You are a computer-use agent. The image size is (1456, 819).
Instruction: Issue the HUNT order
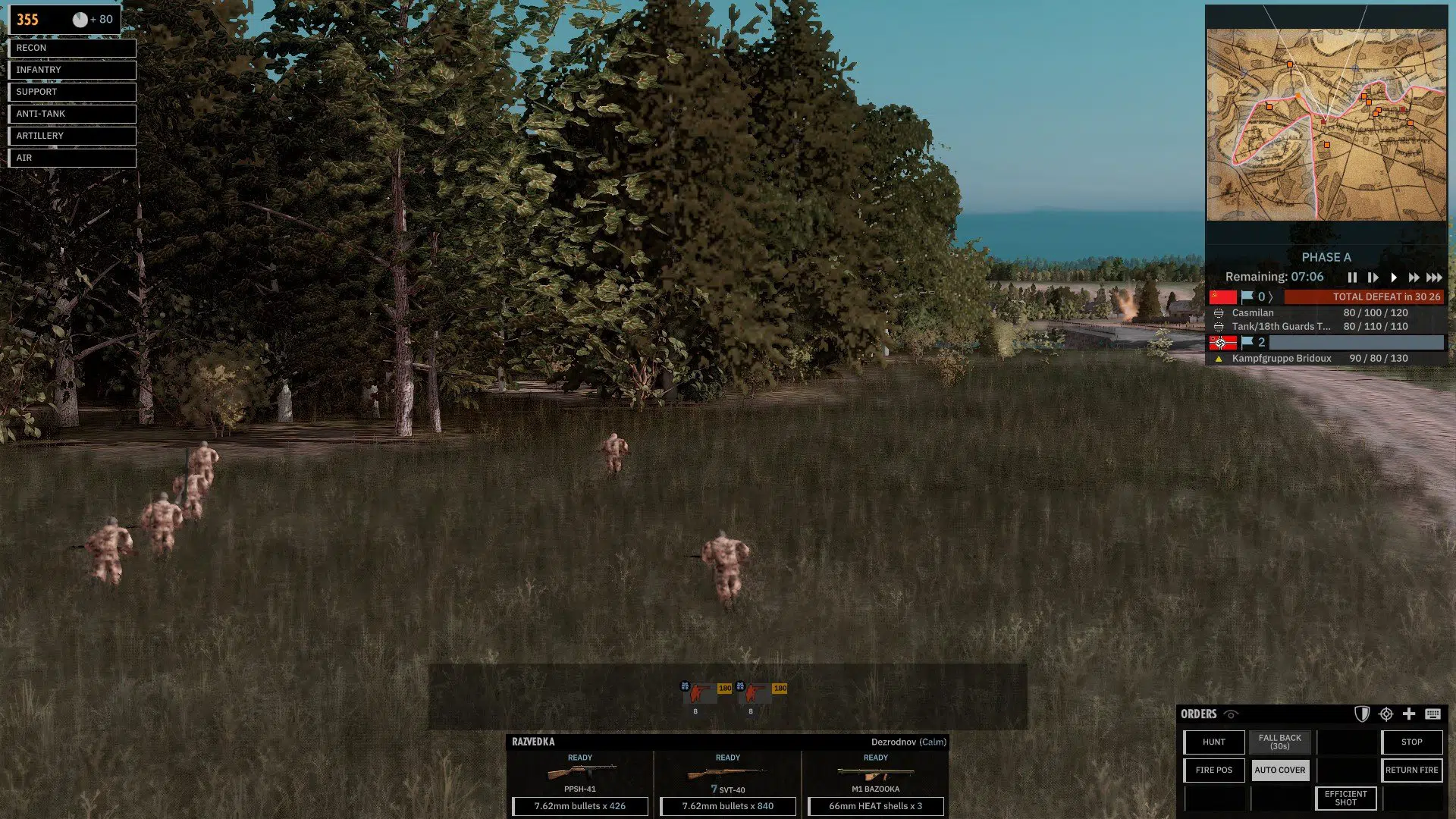tap(1213, 742)
